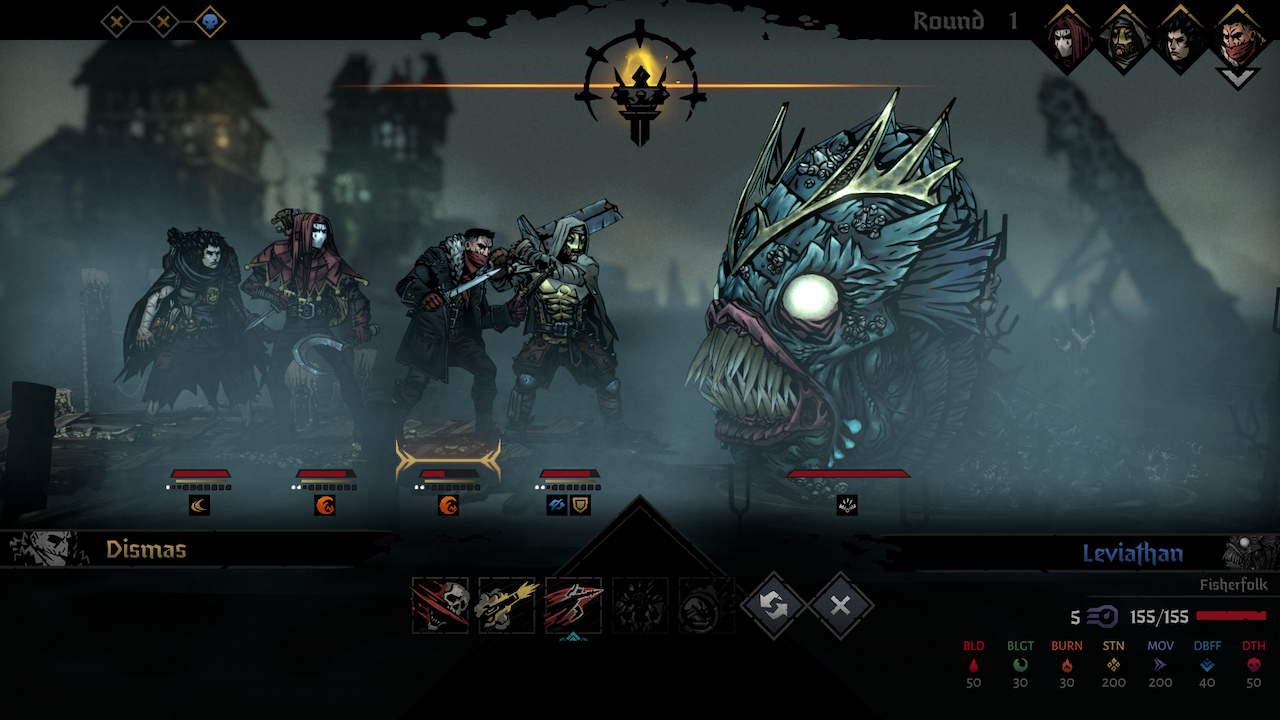
Task: Inspect the Leviathan's token icon under its health
Action: [x=847, y=506]
